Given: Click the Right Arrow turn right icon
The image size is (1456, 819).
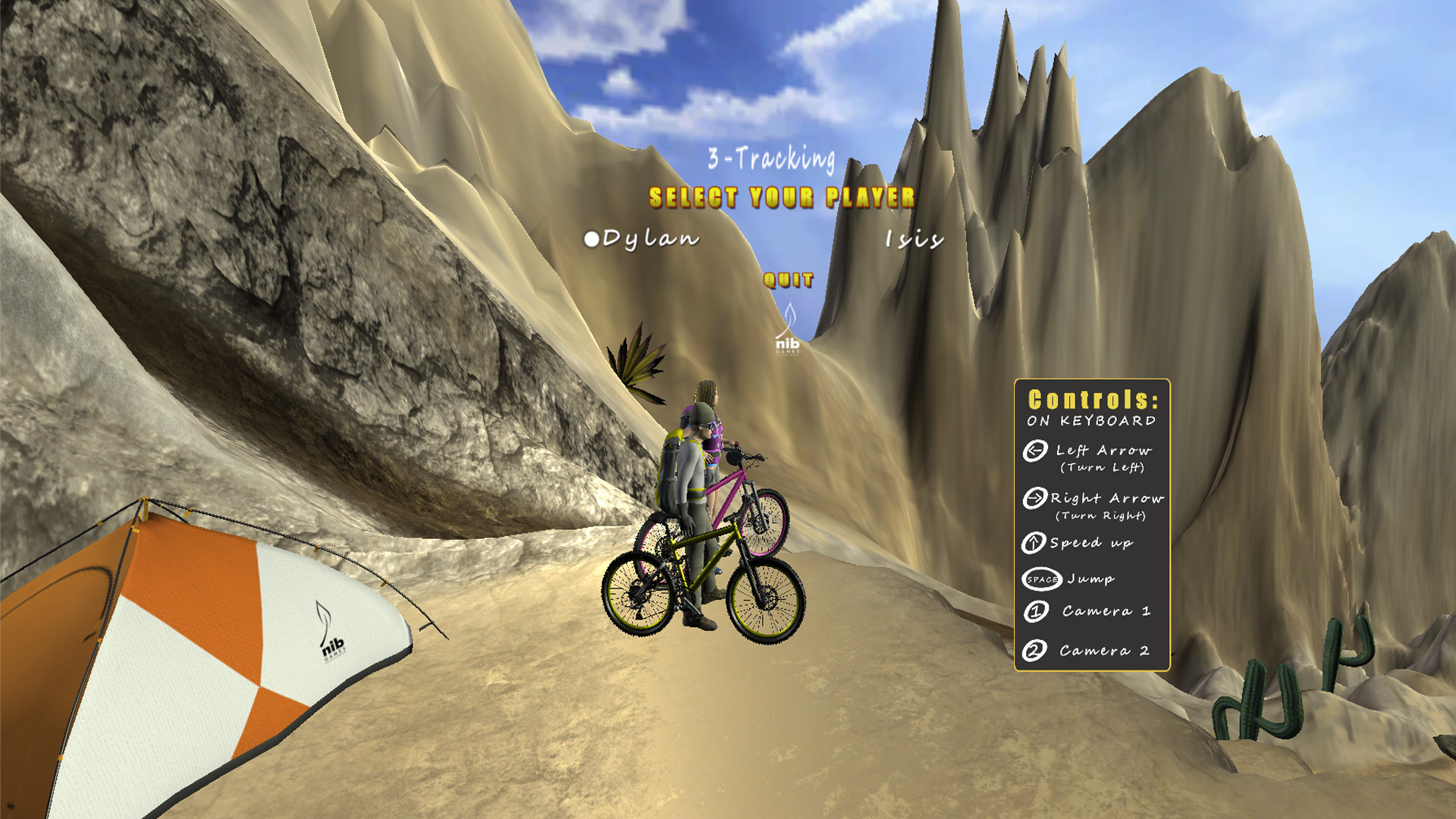Looking at the screenshot, I should pyautogui.click(x=1034, y=499).
